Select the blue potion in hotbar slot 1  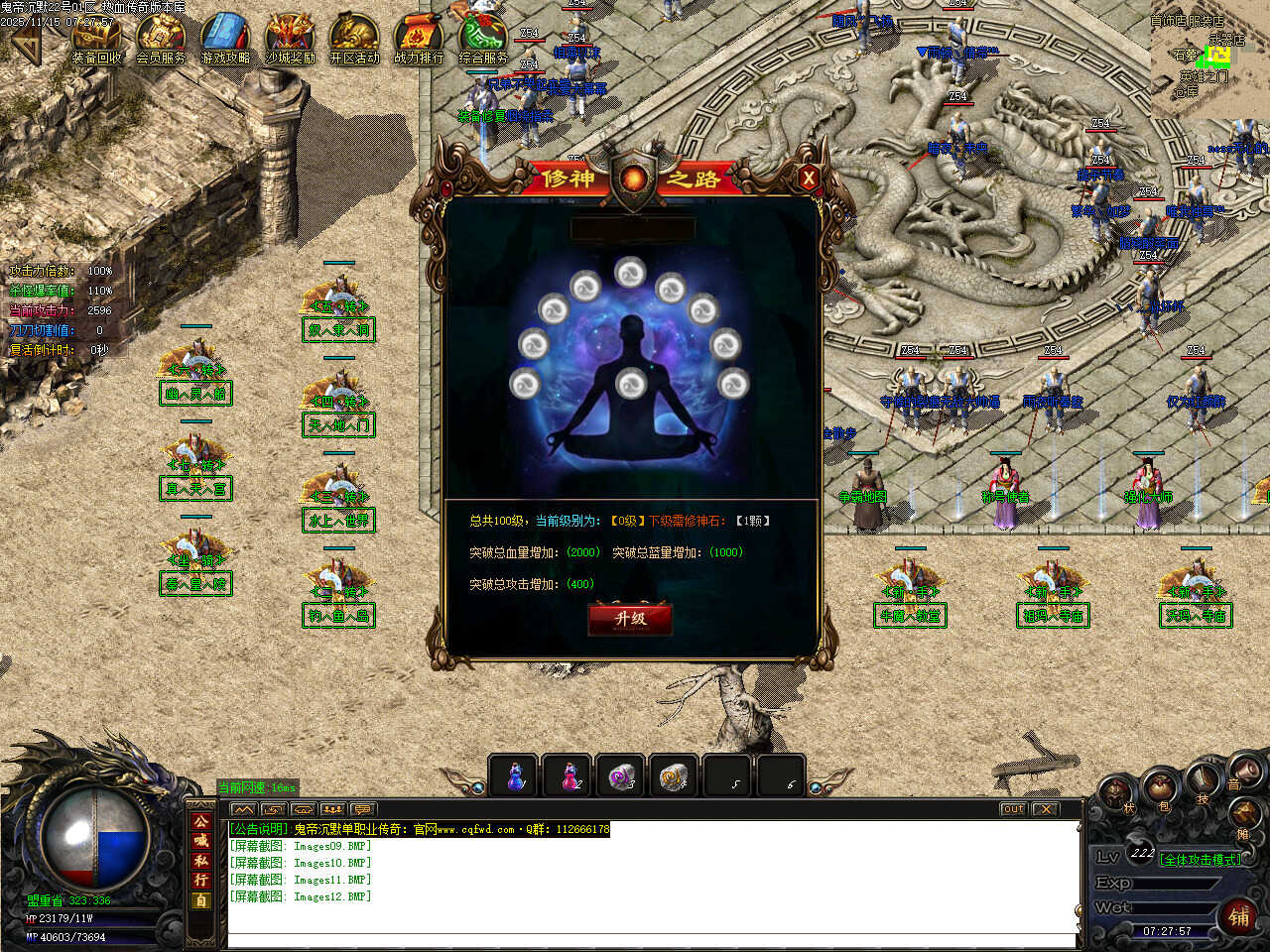pyautogui.click(x=515, y=775)
